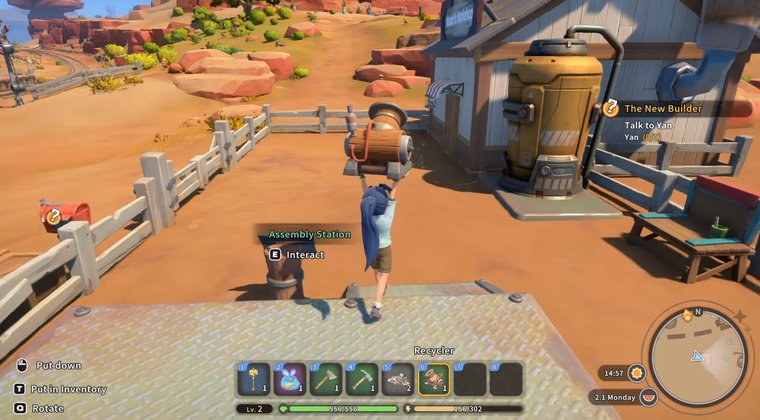Select the blue bunny item in the hotbar
Viewport: 760px width, 420px height.
point(290,379)
